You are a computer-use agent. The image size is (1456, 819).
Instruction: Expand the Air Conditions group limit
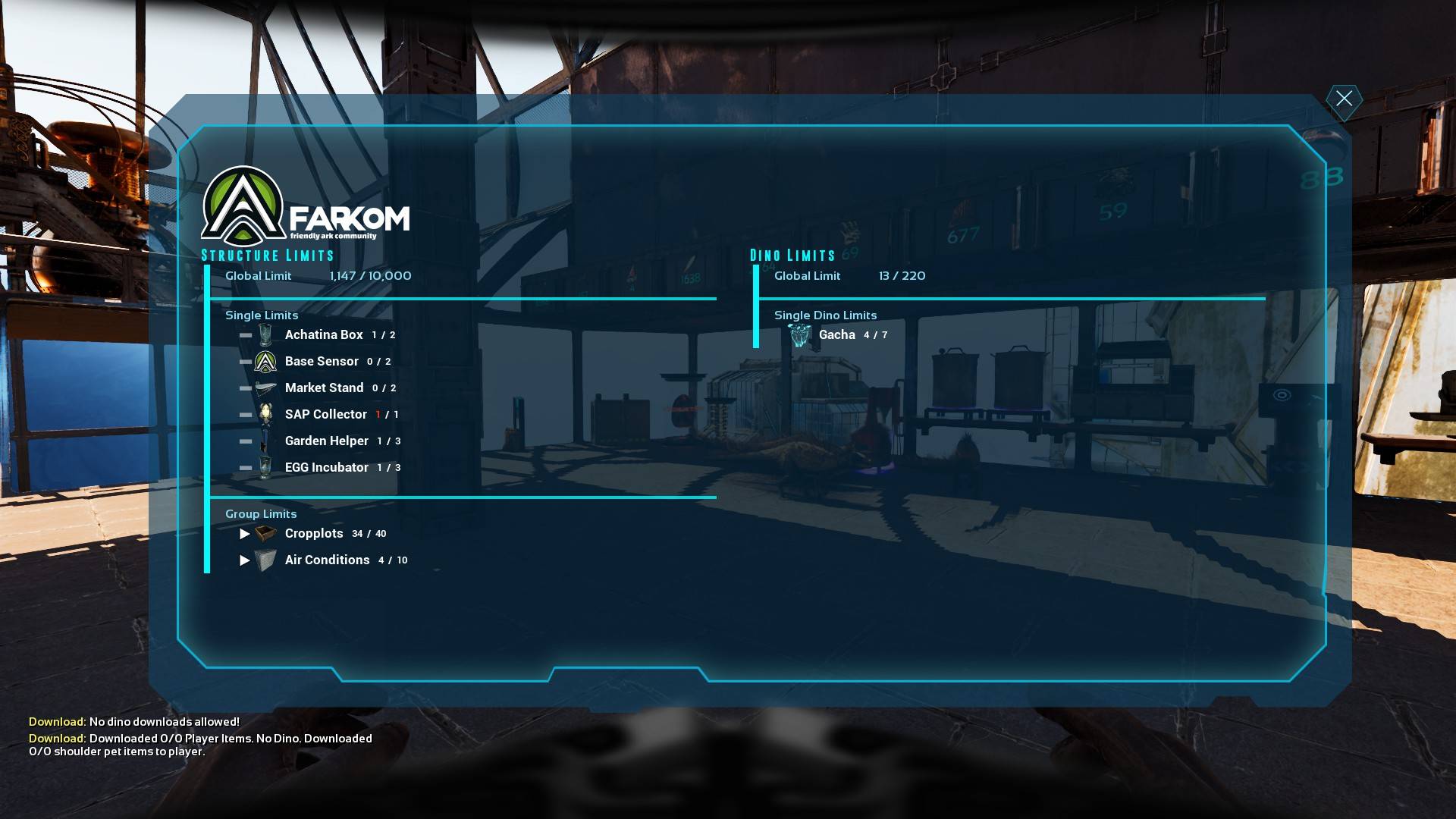[x=244, y=560]
